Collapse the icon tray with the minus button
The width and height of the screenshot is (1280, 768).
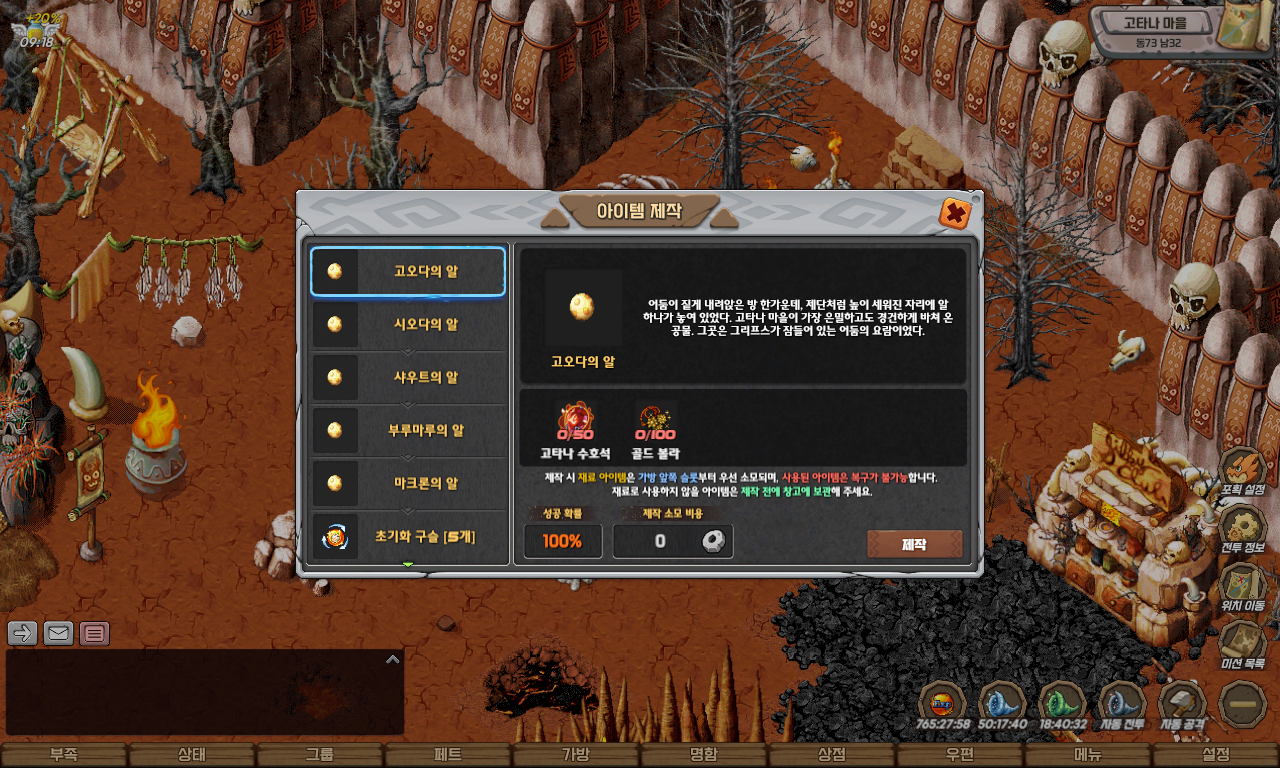1243,703
